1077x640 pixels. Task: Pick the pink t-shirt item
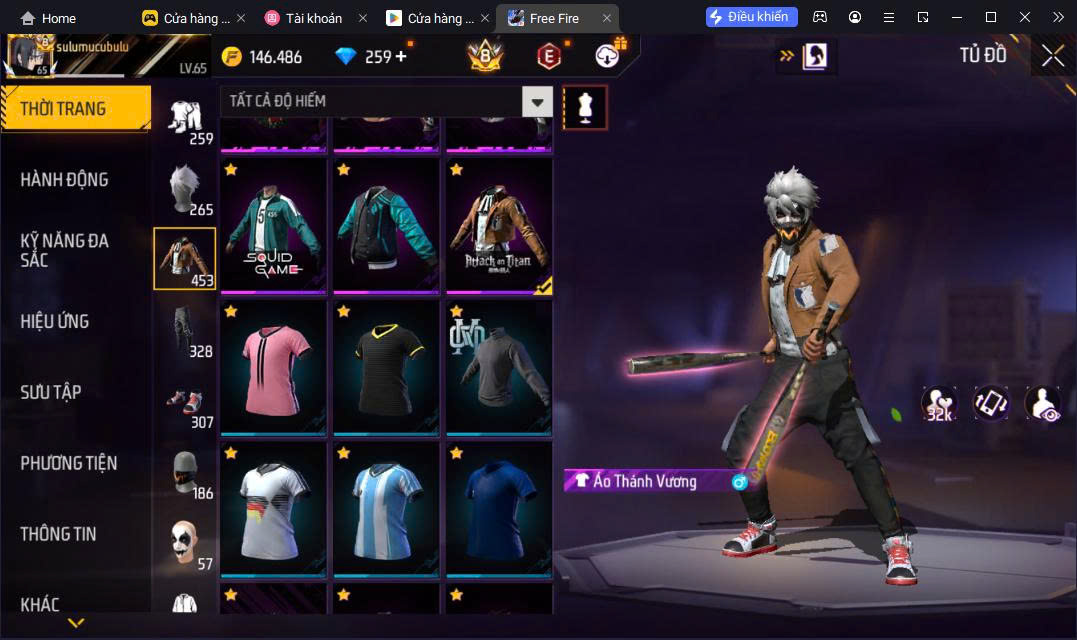274,369
